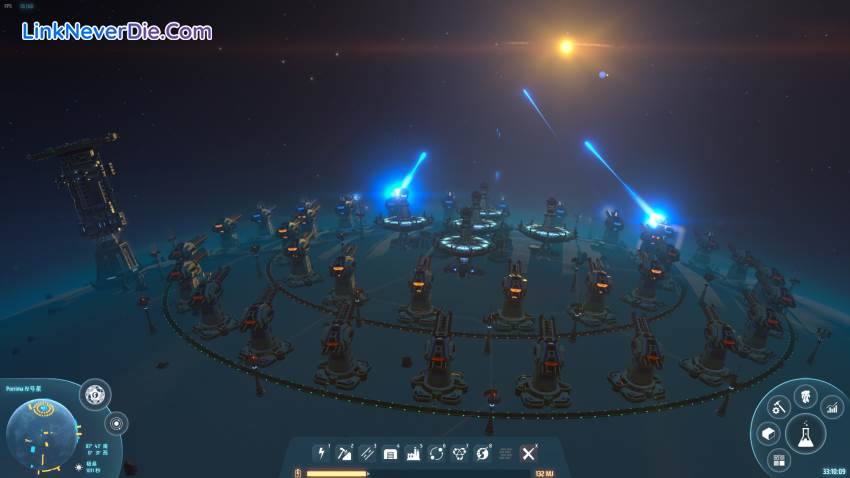Open the research flask tech tree
Viewport: 850px width, 478px height.
pyautogui.click(x=803, y=435)
